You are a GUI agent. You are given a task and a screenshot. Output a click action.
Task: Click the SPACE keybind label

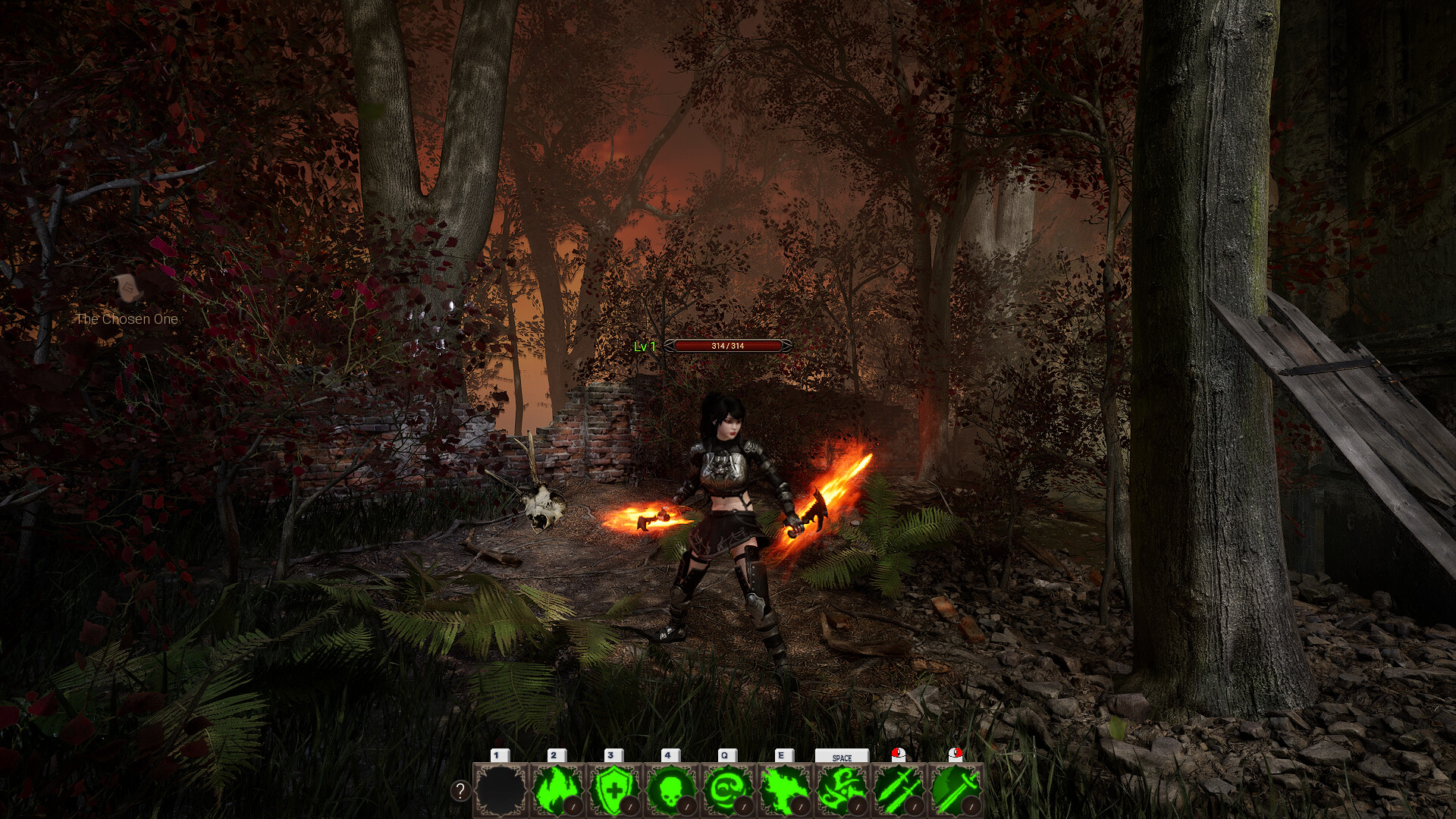(x=841, y=757)
